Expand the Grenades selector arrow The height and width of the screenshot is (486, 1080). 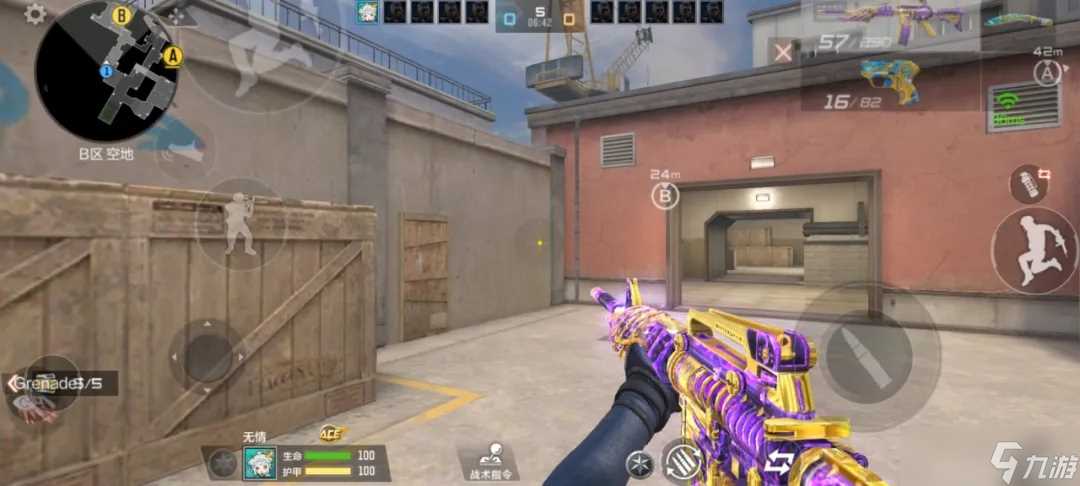(x=13, y=382)
